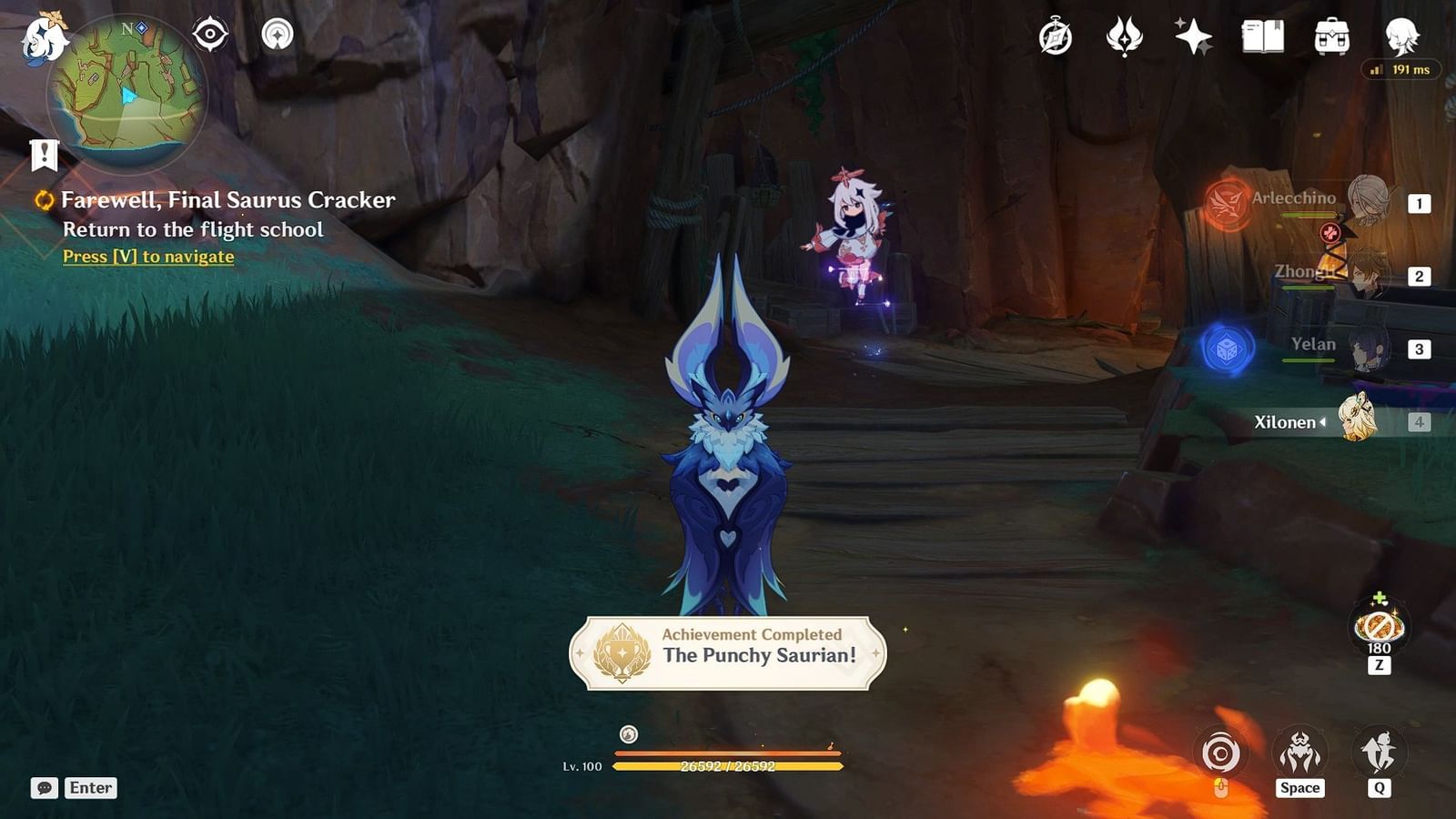This screenshot has height=819, width=1456.
Task: Click the 26592 HP progress bar
Action: 728,767
